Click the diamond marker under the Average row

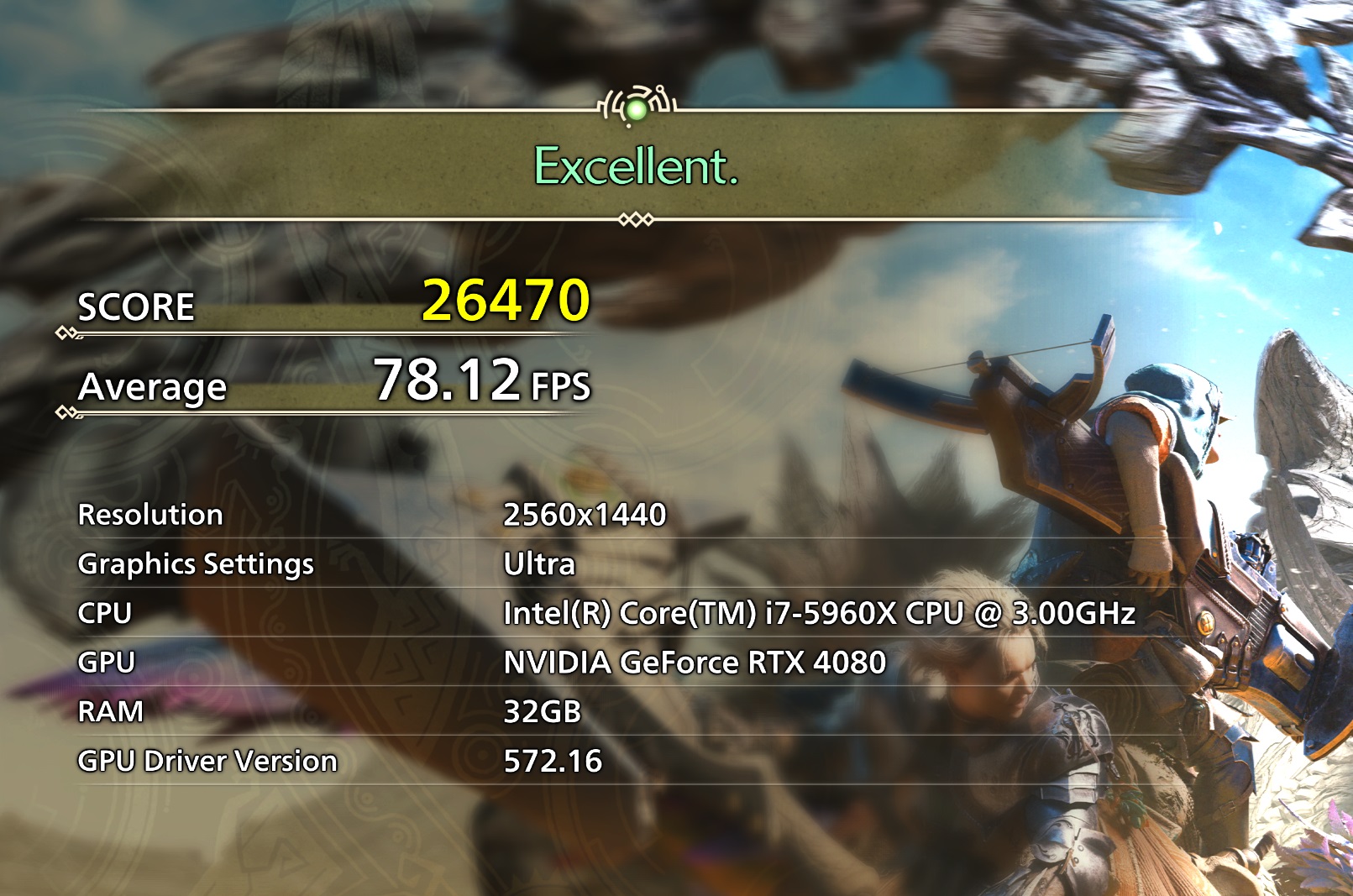click(x=66, y=413)
